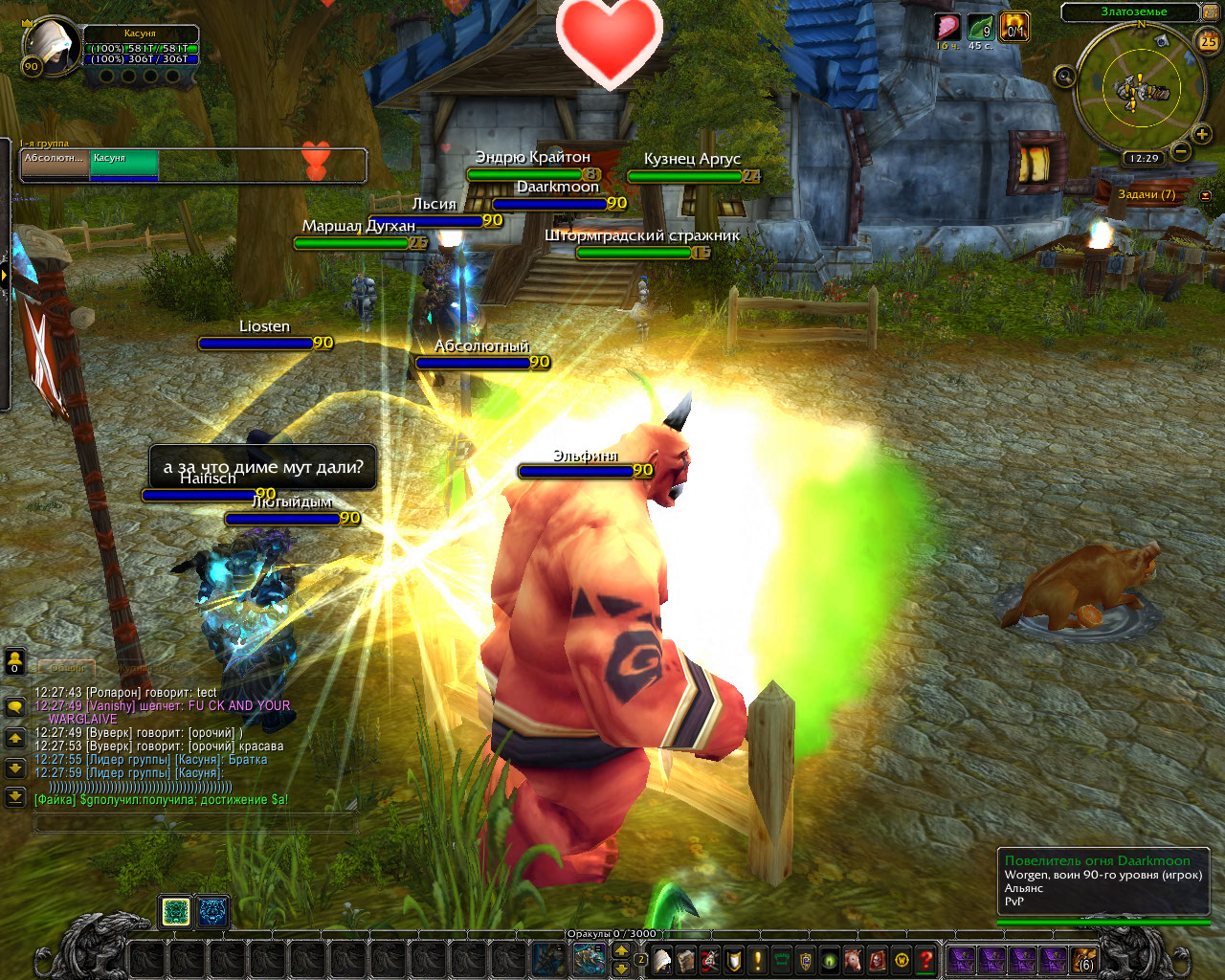The image size is (1225, 980).
Task: Select party member Абсолютн... in group frame
Action: click(55, 165)
